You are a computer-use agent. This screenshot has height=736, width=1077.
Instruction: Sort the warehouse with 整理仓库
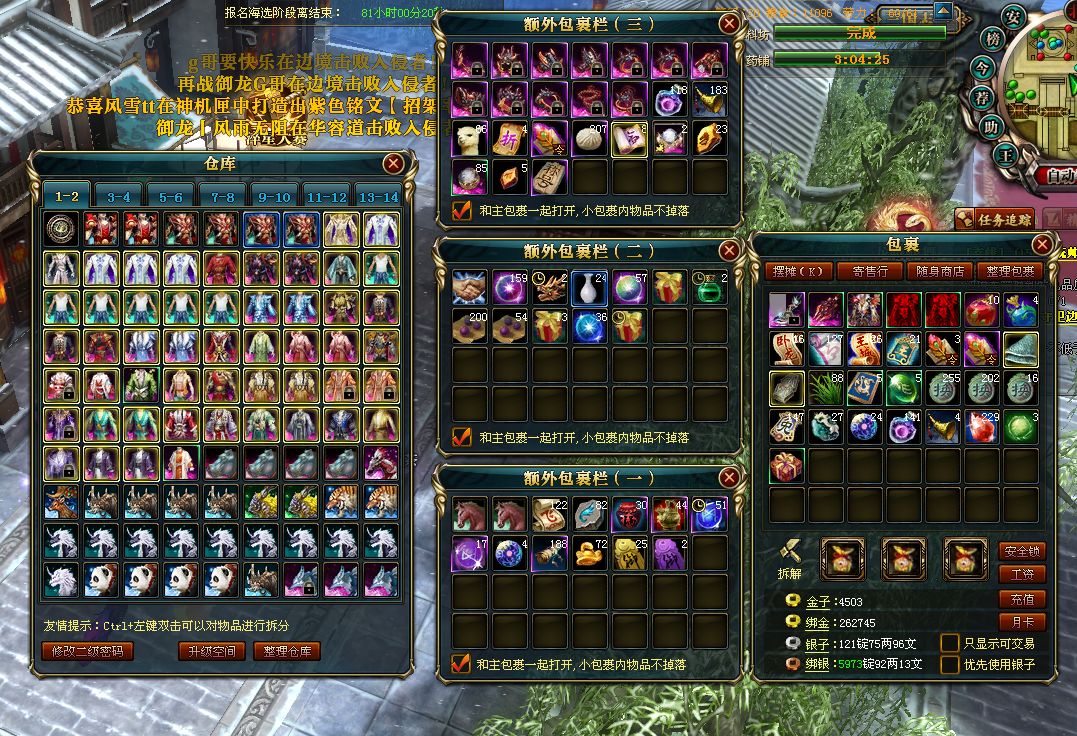287,651
